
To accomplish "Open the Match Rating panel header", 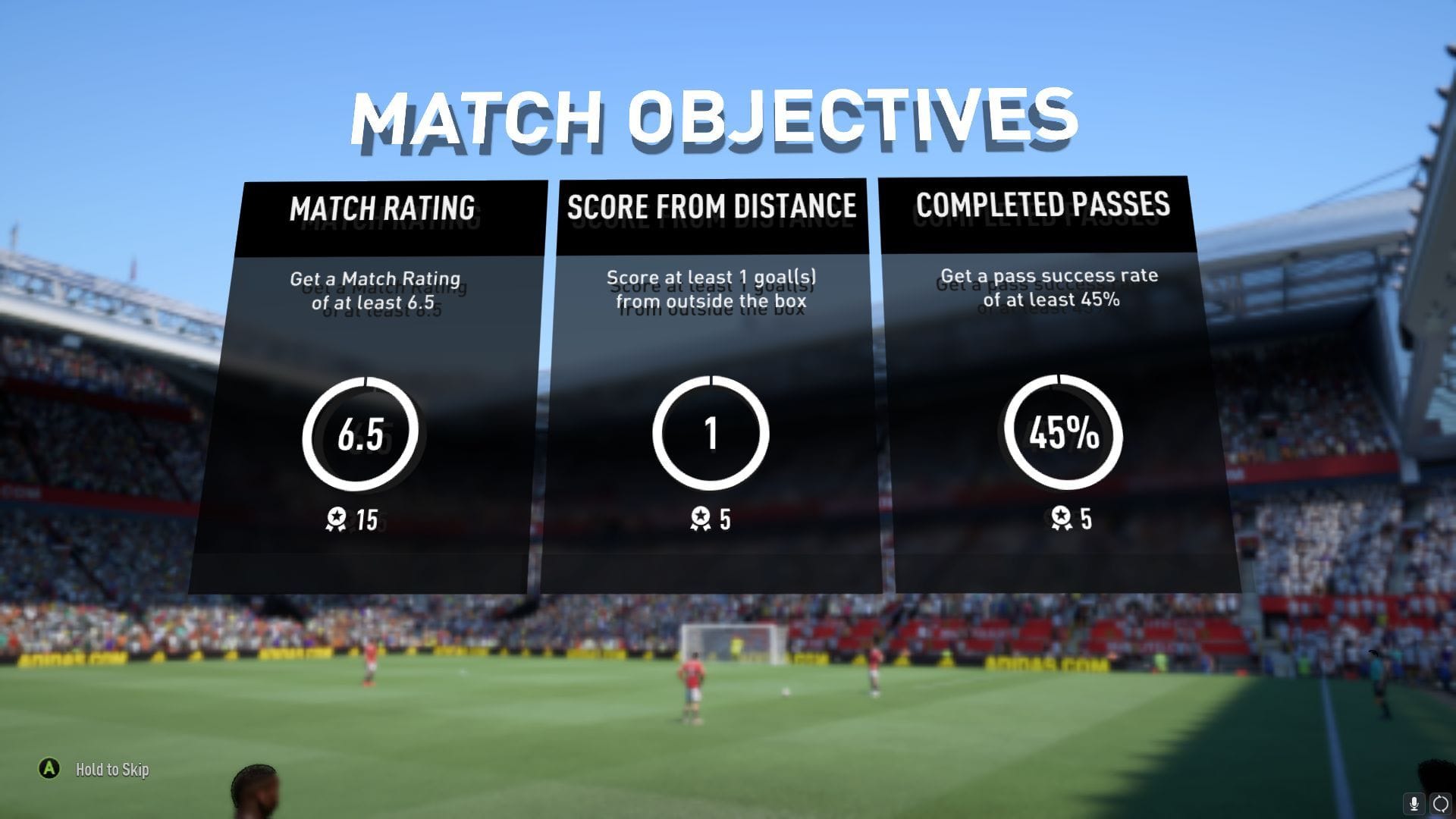I will pos(383,207).
